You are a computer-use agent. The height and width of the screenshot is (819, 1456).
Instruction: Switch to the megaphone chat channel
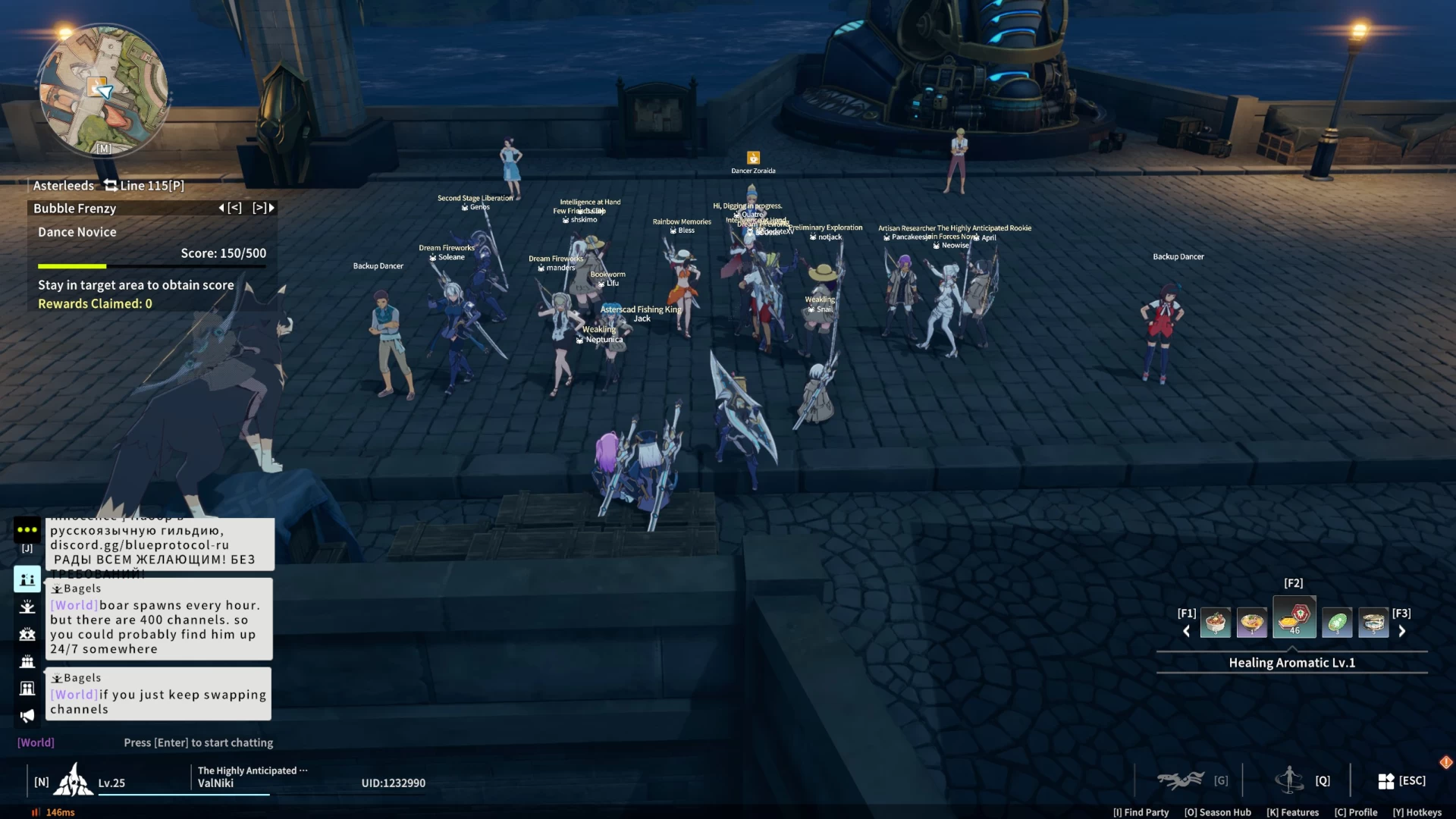pos(27,716)
